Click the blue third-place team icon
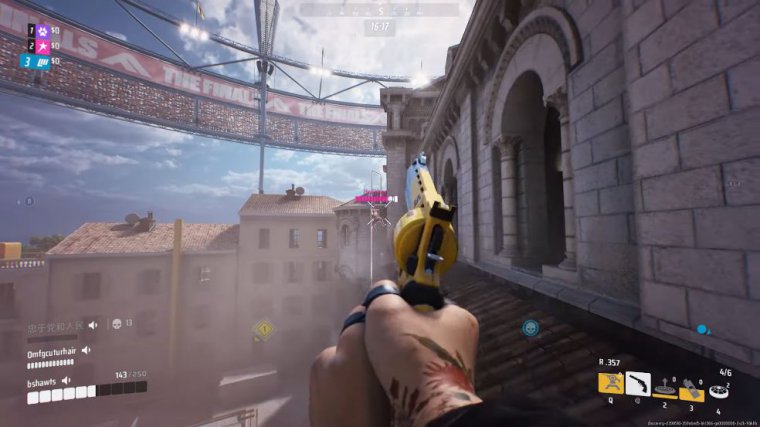Image resolution: width=760 pixels, height=427 pixels. point(44,61)
